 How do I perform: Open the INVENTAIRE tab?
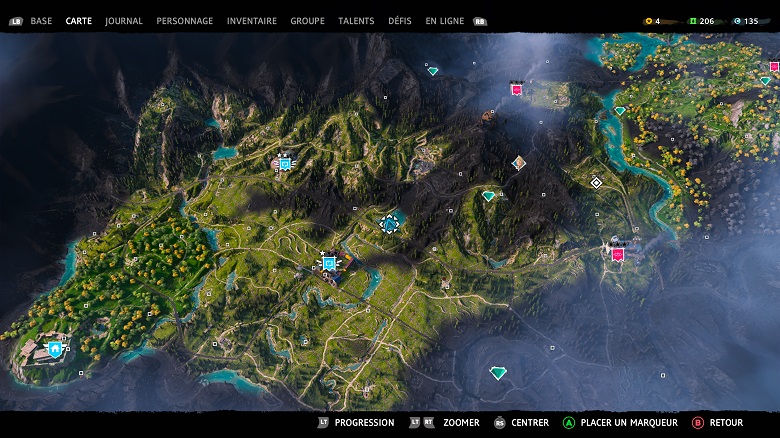point(252,21)
